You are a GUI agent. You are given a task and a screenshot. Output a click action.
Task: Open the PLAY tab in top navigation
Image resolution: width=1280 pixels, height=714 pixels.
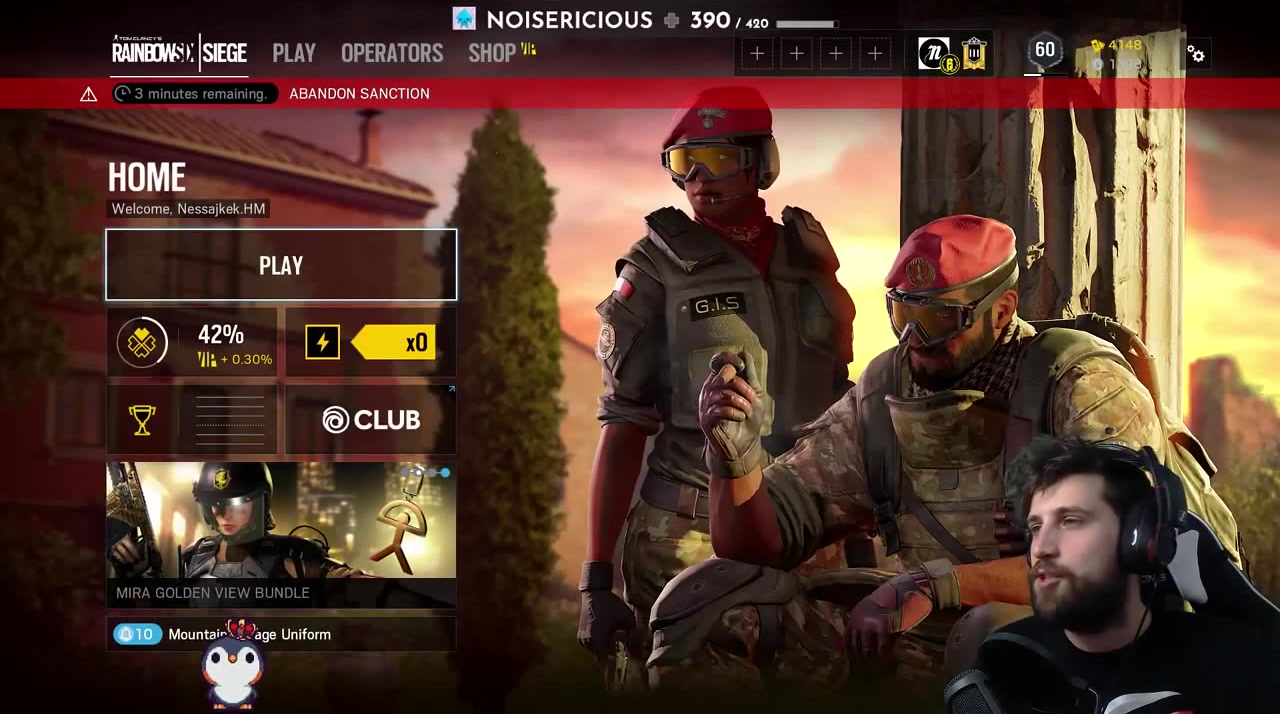click(x=293, y=53)
